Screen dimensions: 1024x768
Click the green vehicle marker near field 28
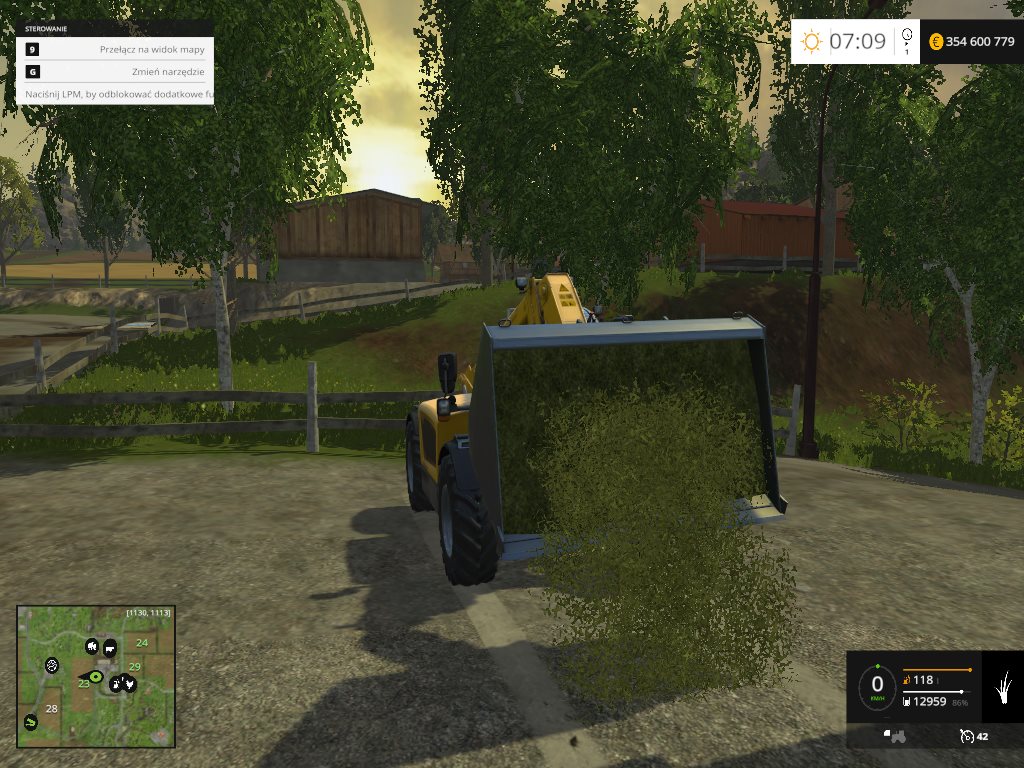(x=31, y=721)
